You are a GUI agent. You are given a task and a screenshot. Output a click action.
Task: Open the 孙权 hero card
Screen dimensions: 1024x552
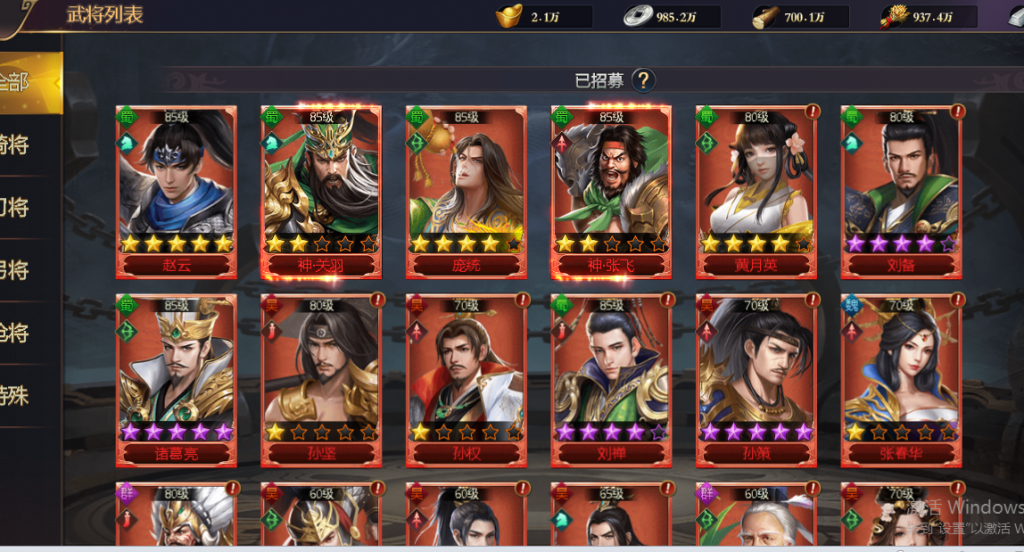pyautogui.click(x=466, y=379)
